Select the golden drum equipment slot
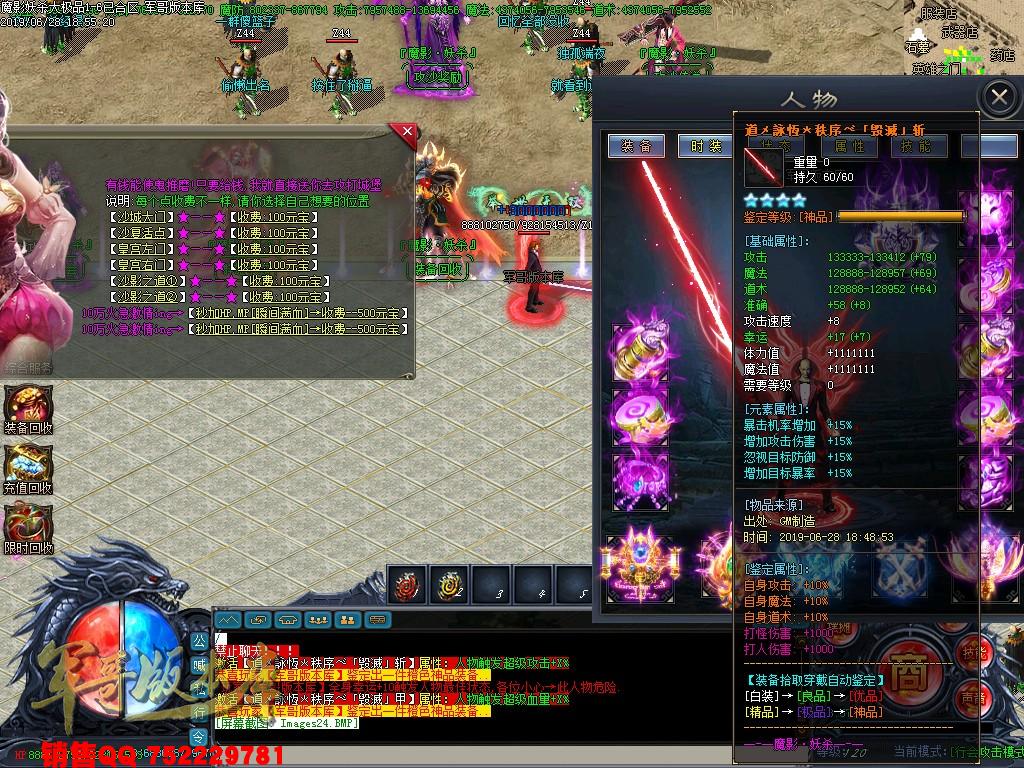 click(x=641, y=351)
